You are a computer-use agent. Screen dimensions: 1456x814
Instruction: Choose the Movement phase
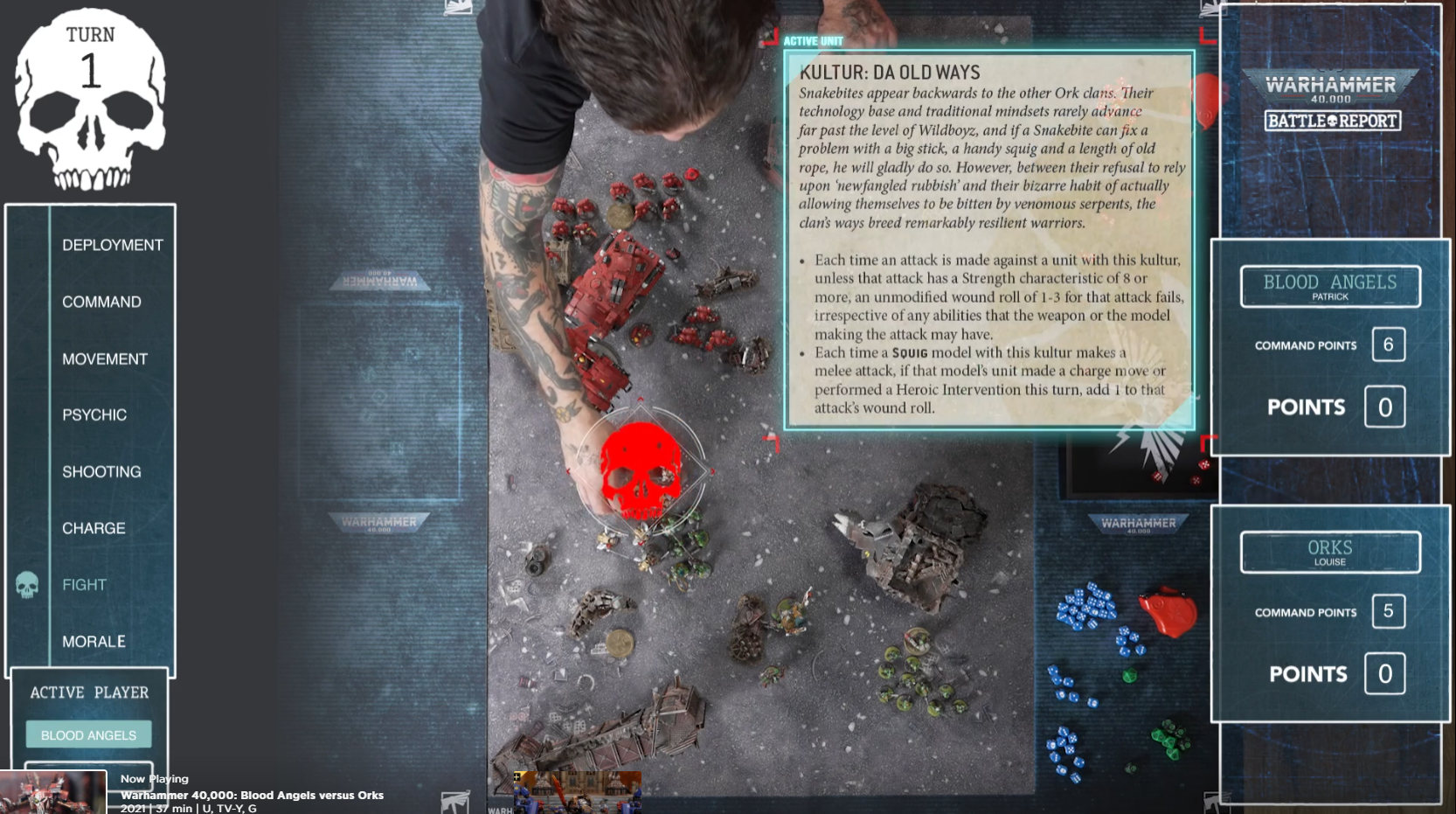pos(104,358)
